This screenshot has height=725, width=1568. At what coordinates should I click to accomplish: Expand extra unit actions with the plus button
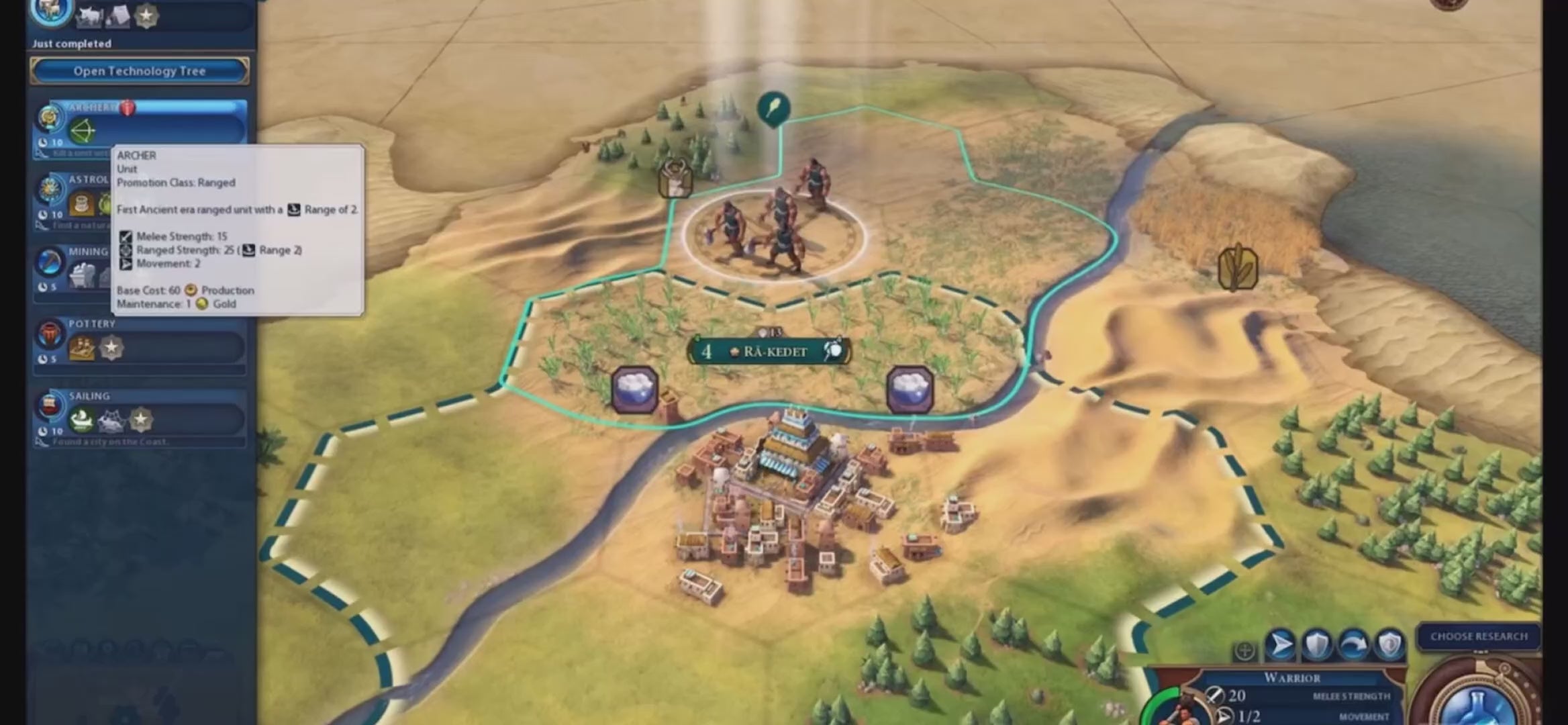1244,650
